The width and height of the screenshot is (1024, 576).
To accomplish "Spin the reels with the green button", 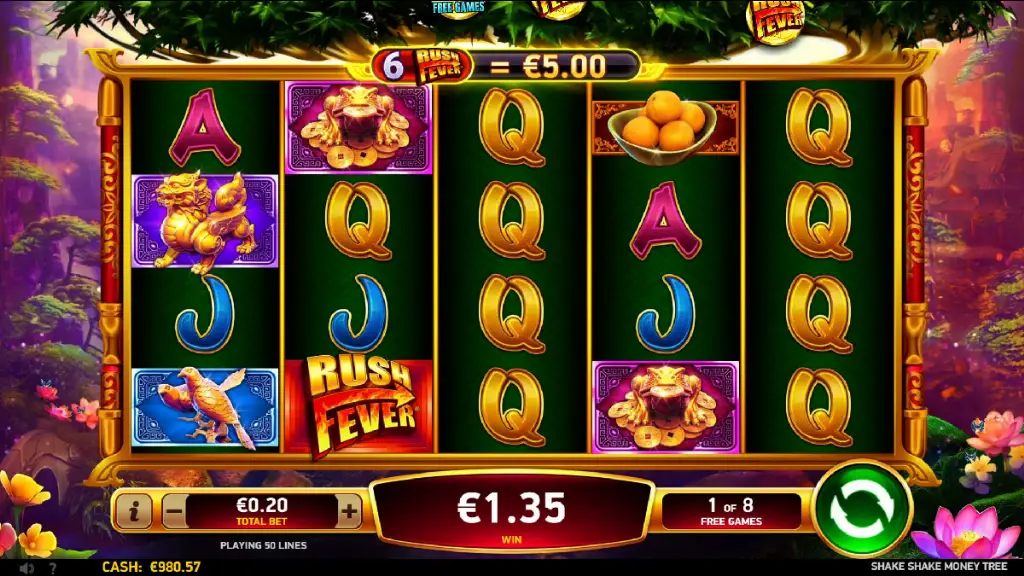I will pos(862,509).
